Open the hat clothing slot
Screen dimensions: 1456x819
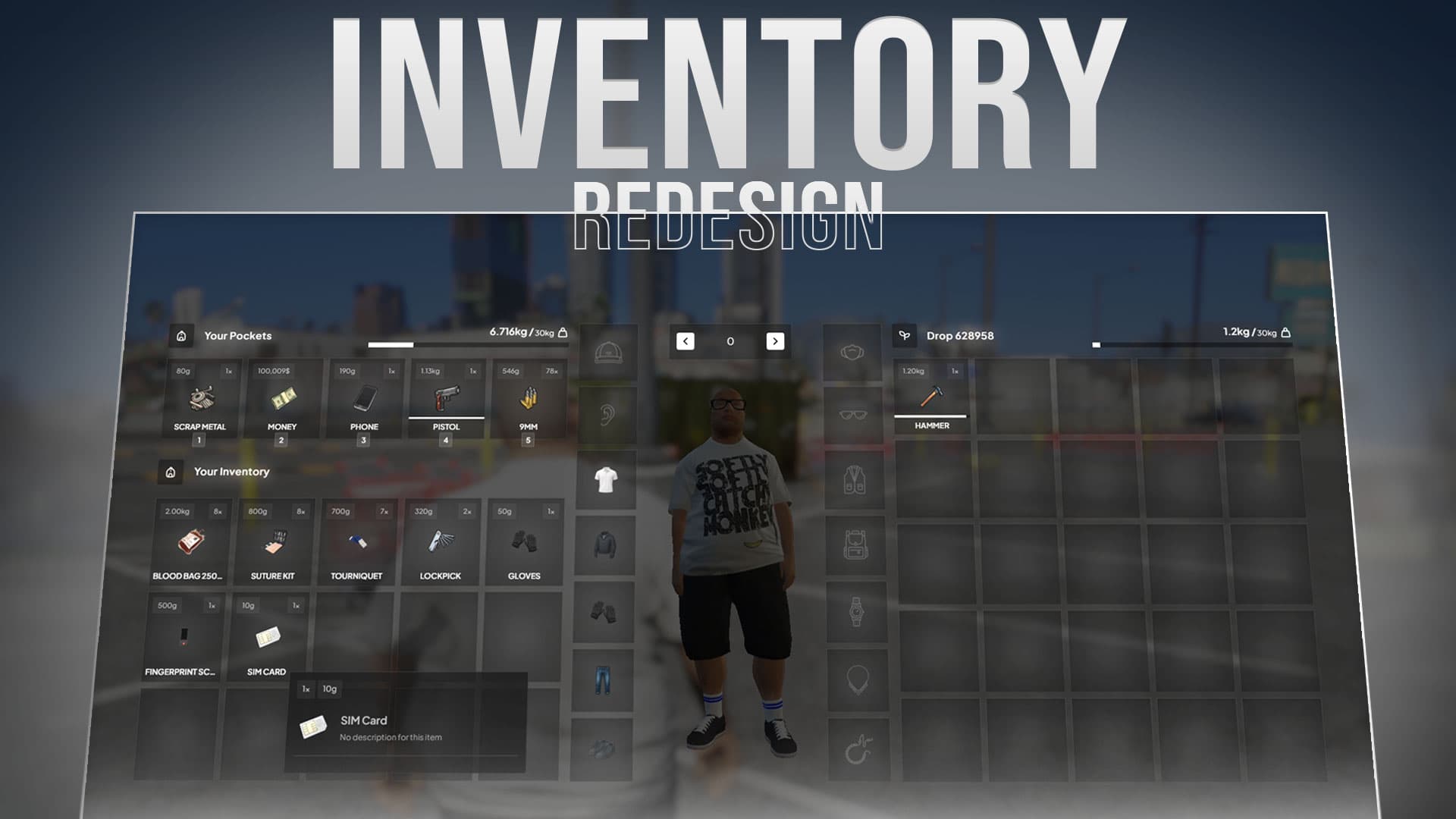(x=608, y=353)
